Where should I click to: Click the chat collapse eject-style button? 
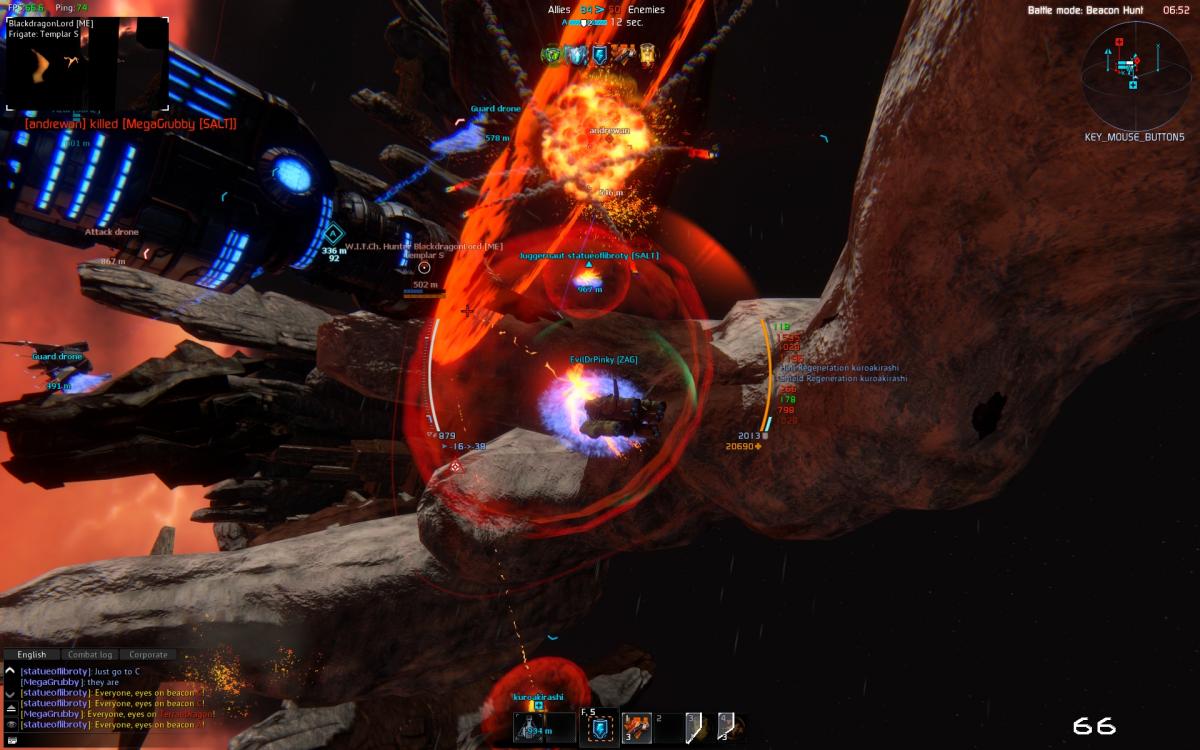click(x=10, y=707)
